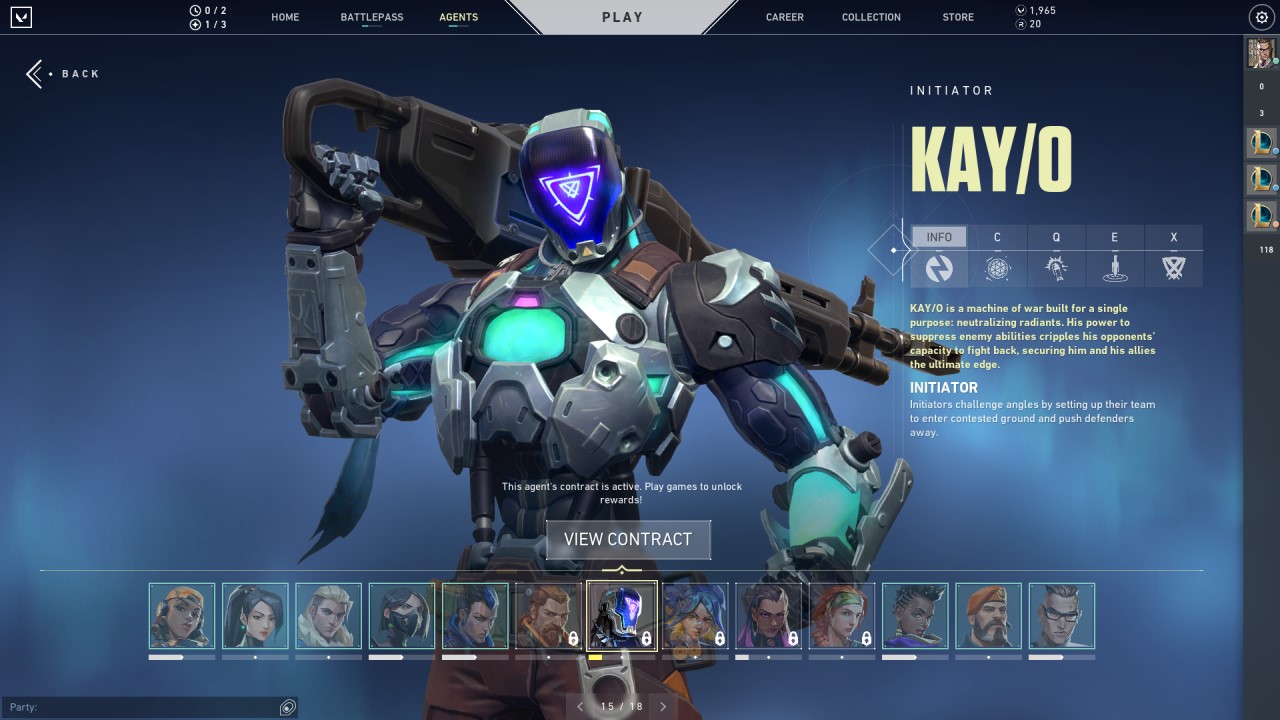Select Chamber's portrait at the carousel end
The height and width of the screenshot is (720, 1280).
coord(1062,617)
